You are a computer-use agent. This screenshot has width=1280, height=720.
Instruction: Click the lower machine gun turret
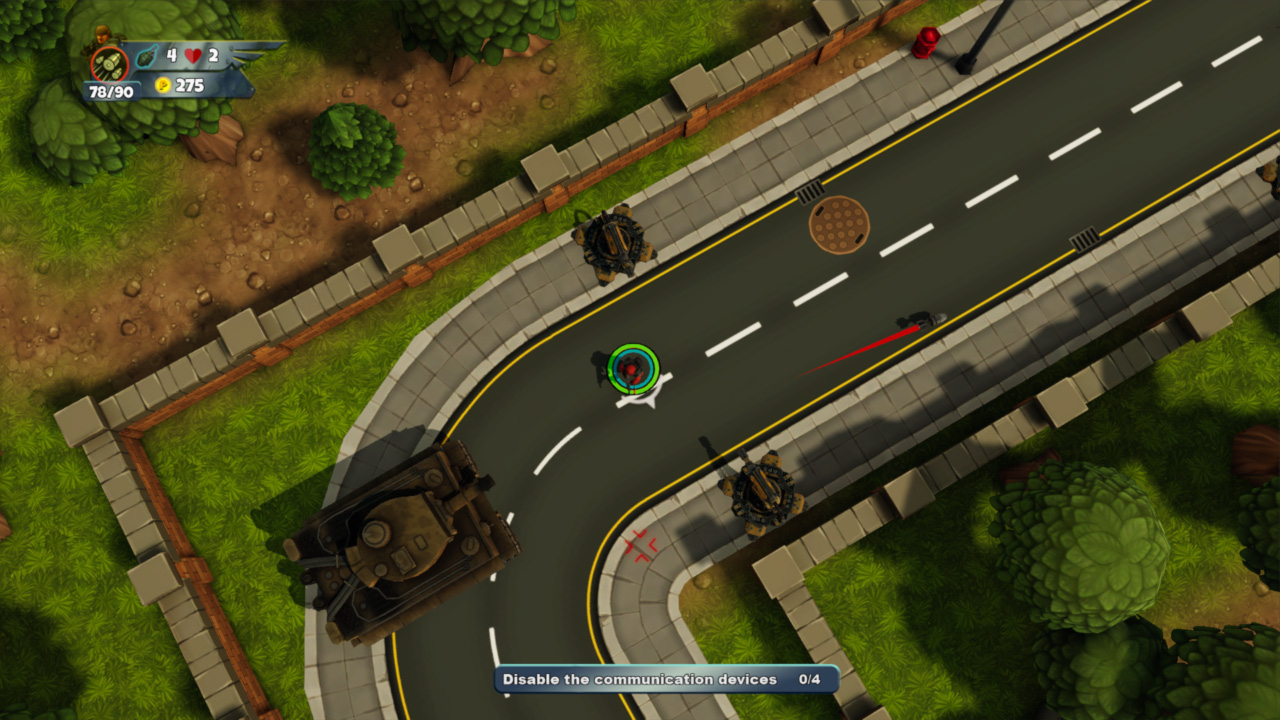tap(762, 490)
